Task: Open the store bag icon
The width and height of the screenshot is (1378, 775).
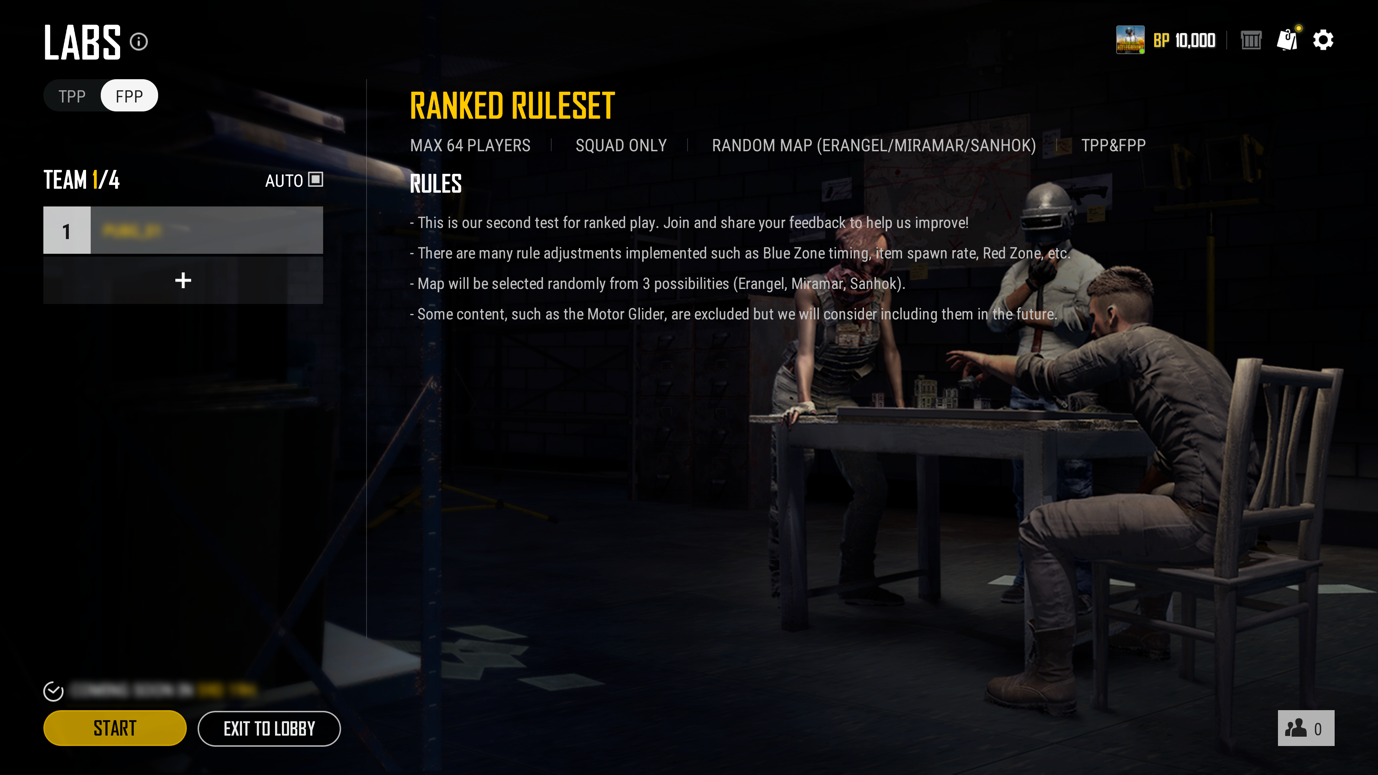Action: (1287, 40)
